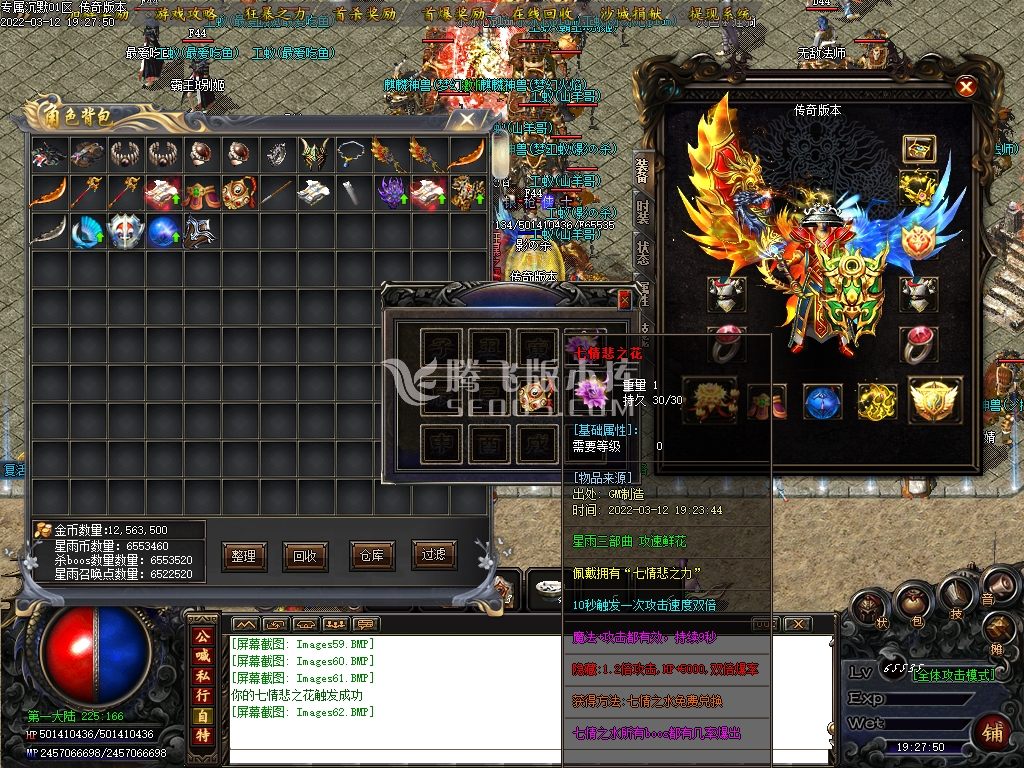Select the blue orb item in the bag
1024x768 pixels.
(x=163, y=232)
